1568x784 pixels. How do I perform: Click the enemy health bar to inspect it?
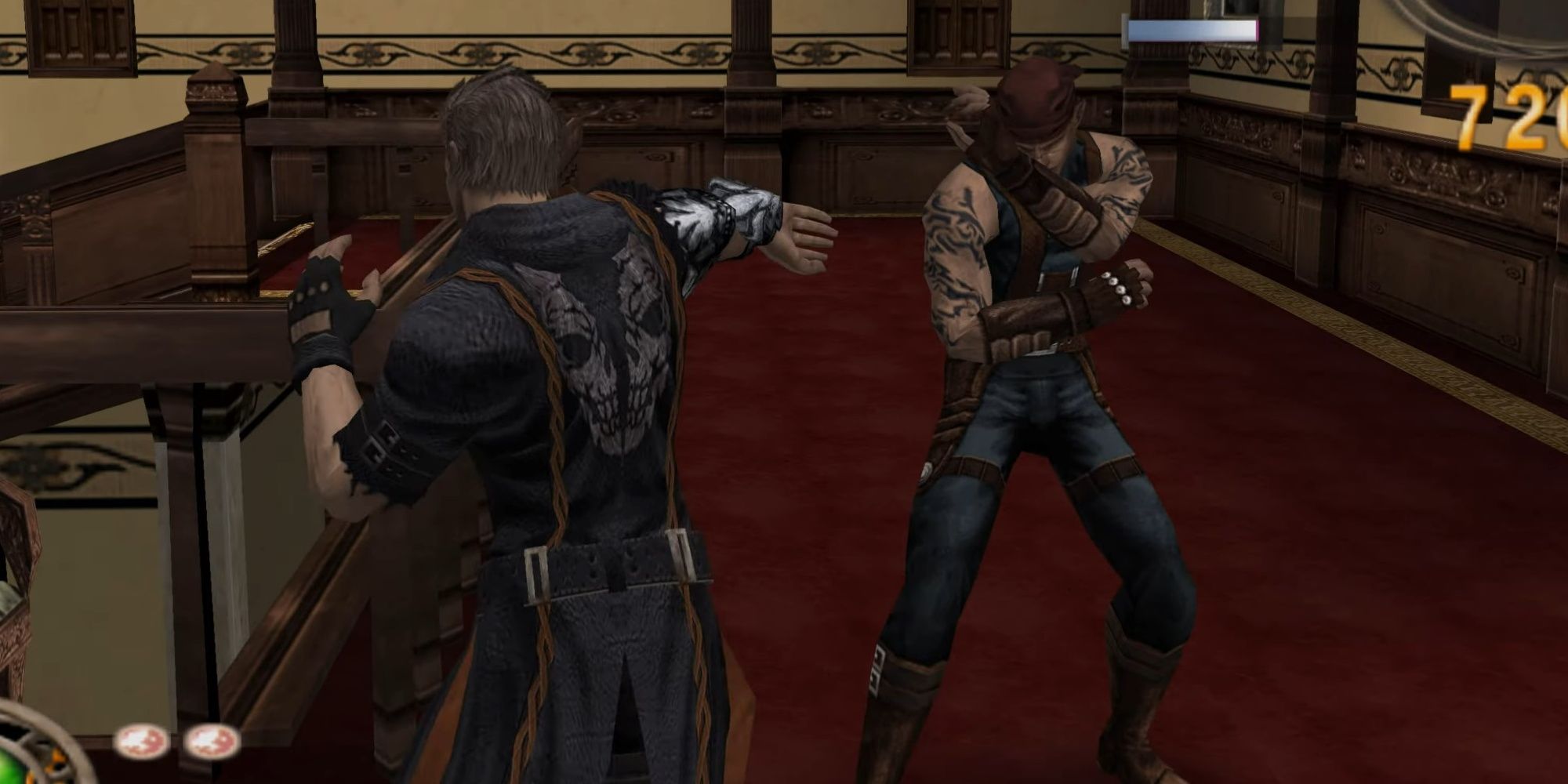coord(1192,30)
